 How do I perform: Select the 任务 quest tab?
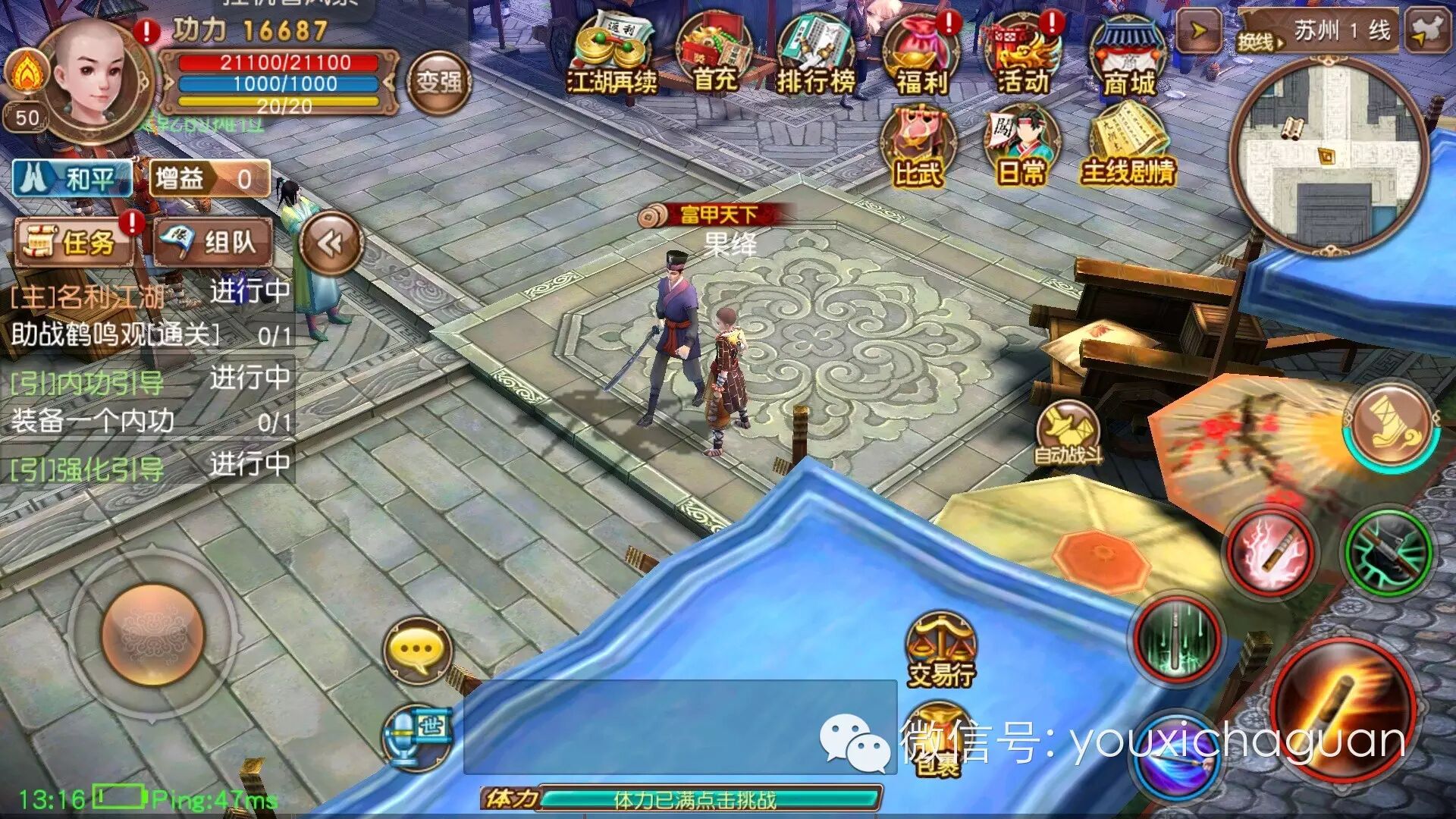click(x=74, y=243)
